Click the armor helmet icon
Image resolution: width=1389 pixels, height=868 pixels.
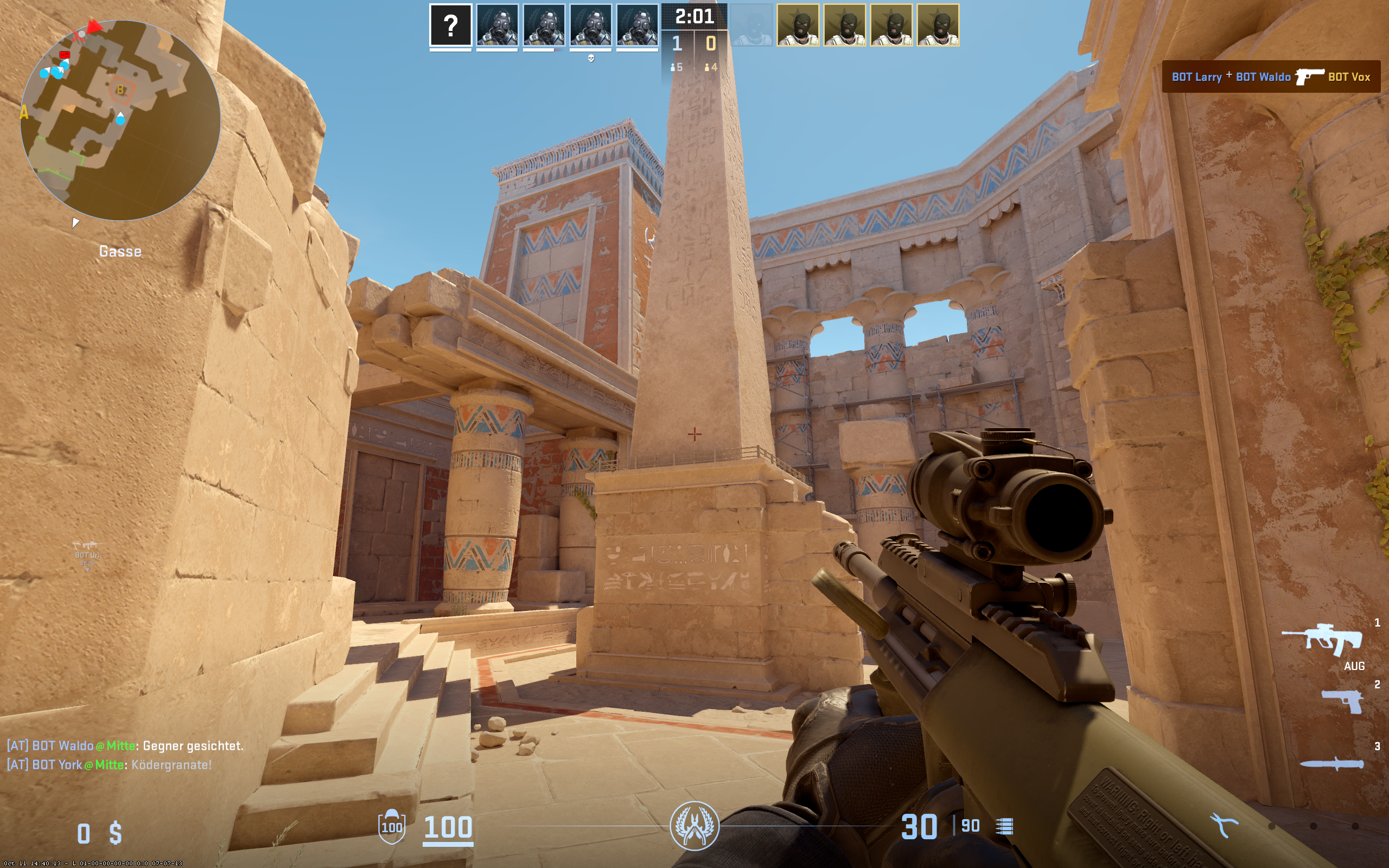391,826
